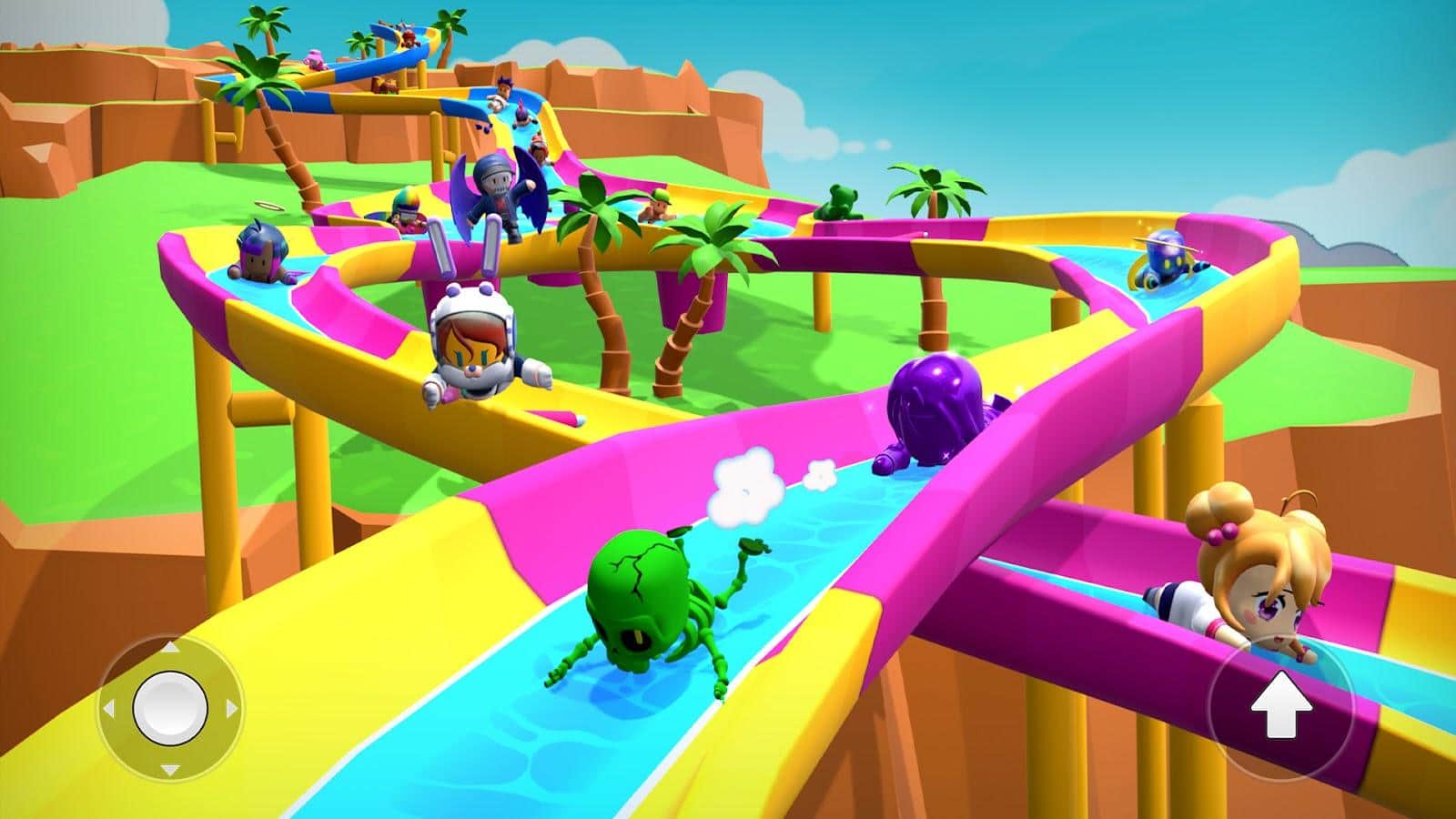
Task: Select the purple slime character on the slide
Action: point(937,409)
